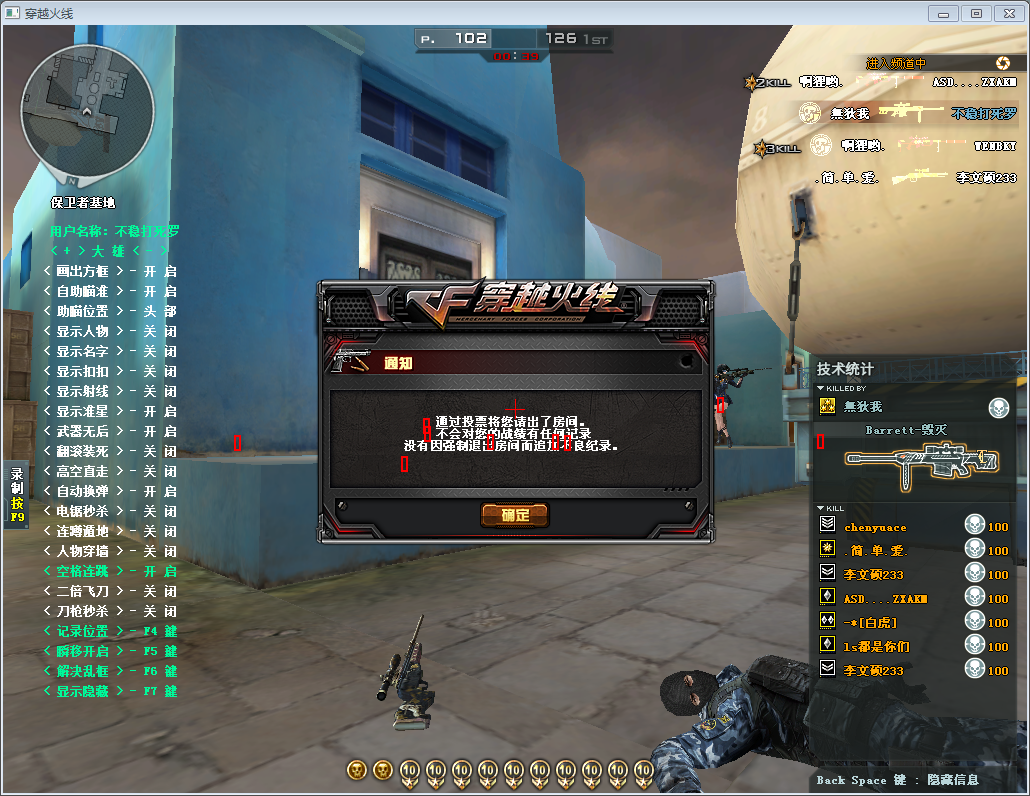Image resolution: width=1030 pixels, height=796 pixels.
Task: Click the orange shutter icon beside 进入频道中
Action: coord(1003,63)
